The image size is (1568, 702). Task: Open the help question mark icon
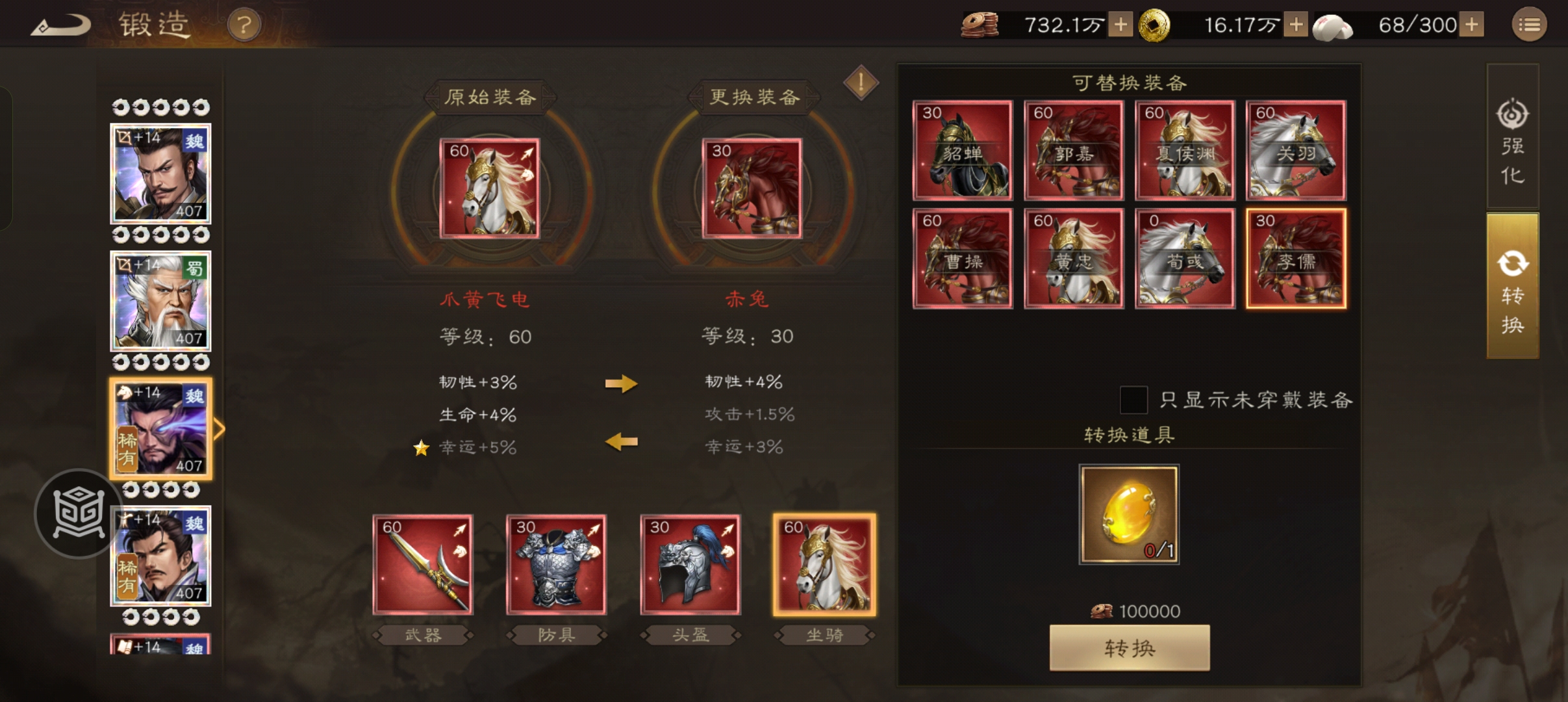(x=245, y=24)
